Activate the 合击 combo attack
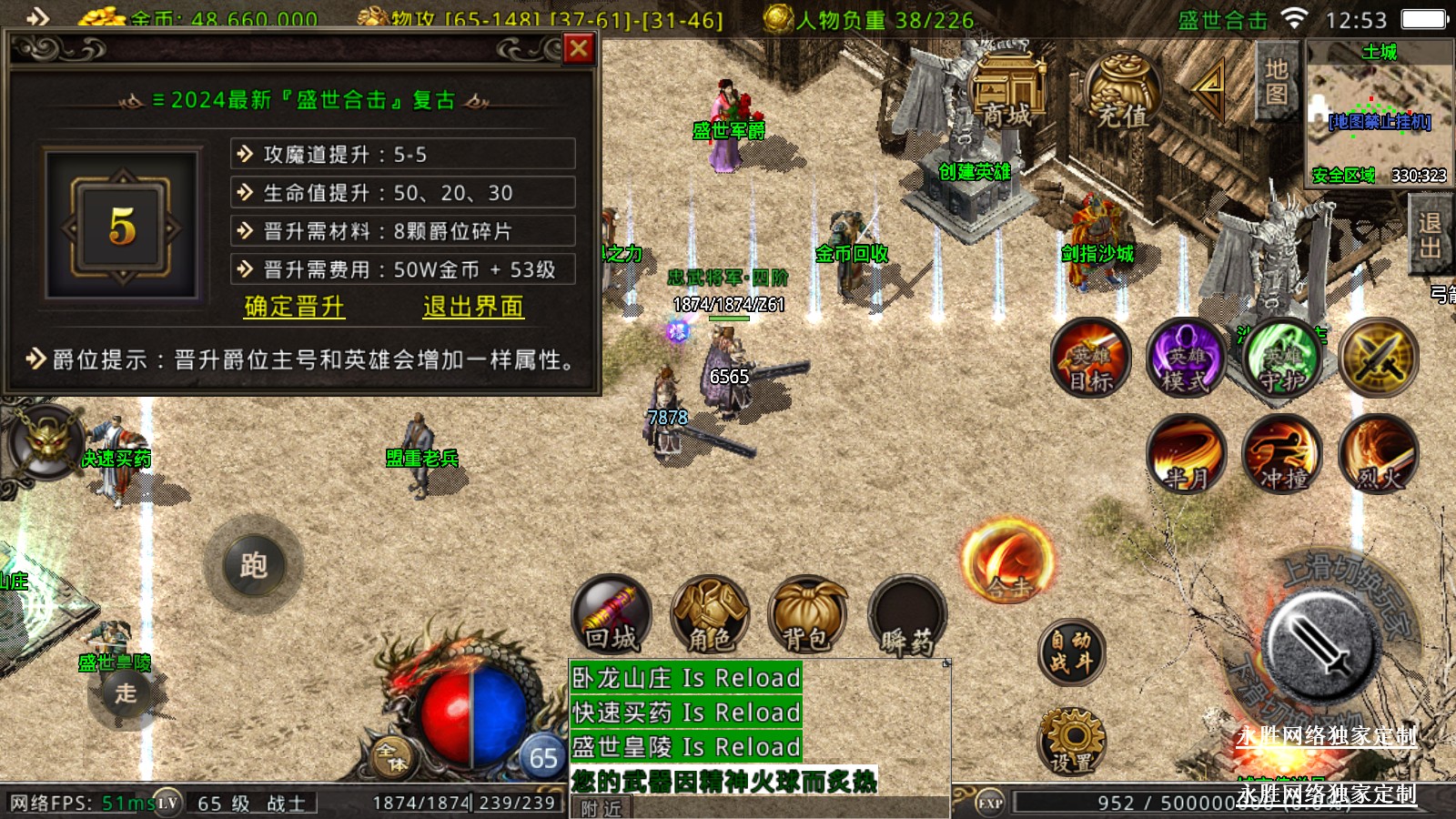Screen dimensions: 1456x819 pyautogui.click(x=1008, y=561)
